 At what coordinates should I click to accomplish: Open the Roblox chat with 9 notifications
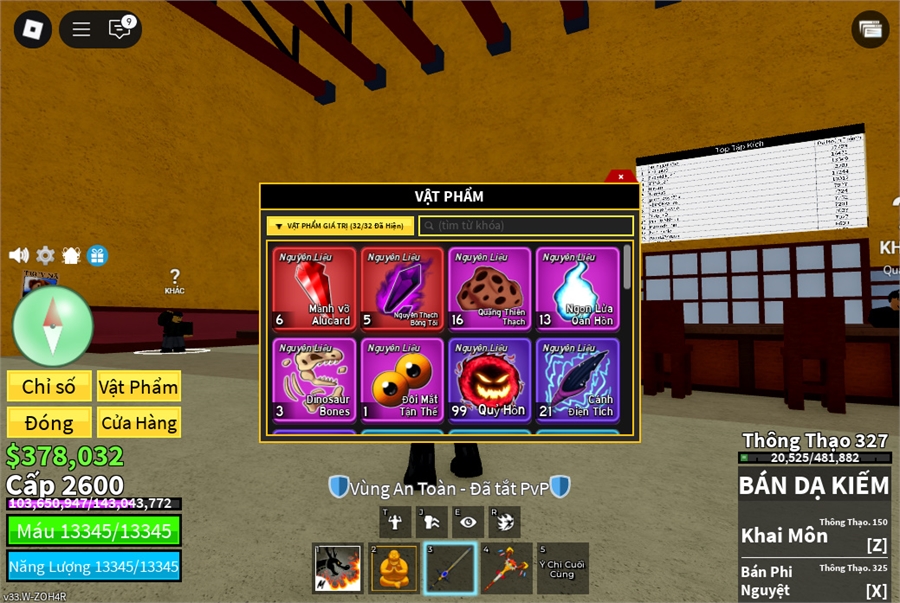coord(120,29)
